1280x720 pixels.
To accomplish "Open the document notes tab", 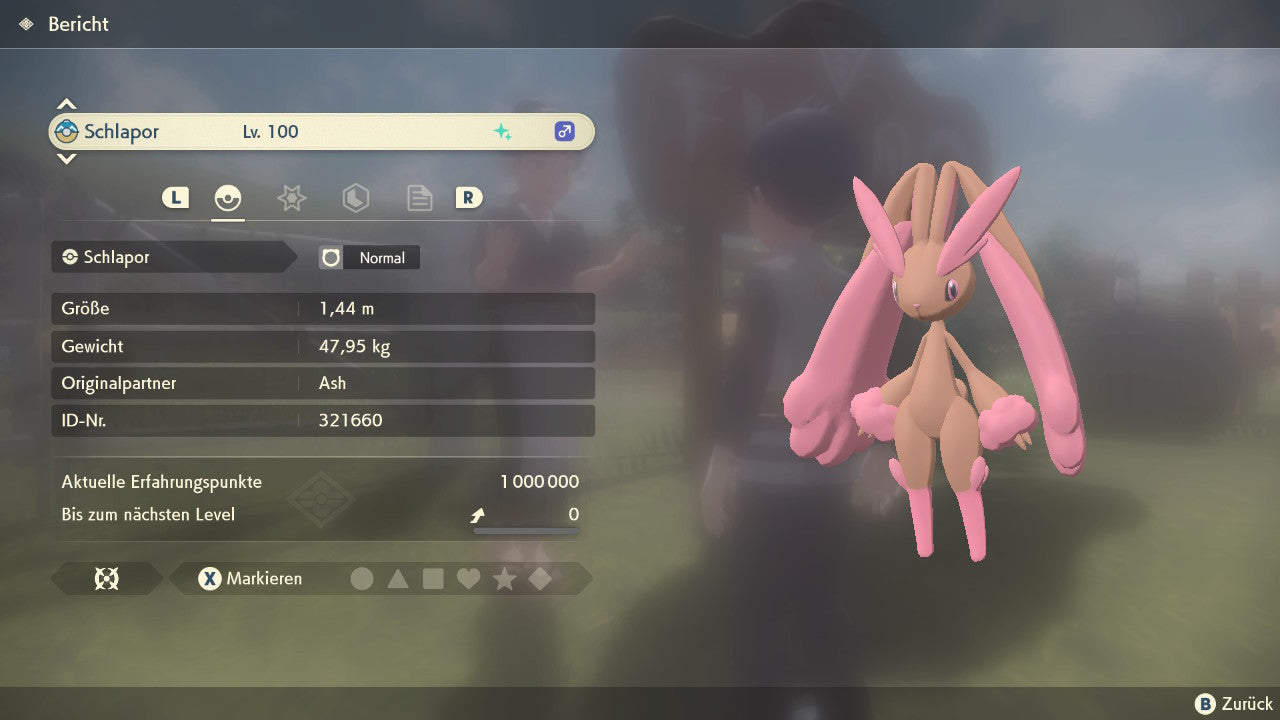I will coord(419,198).
